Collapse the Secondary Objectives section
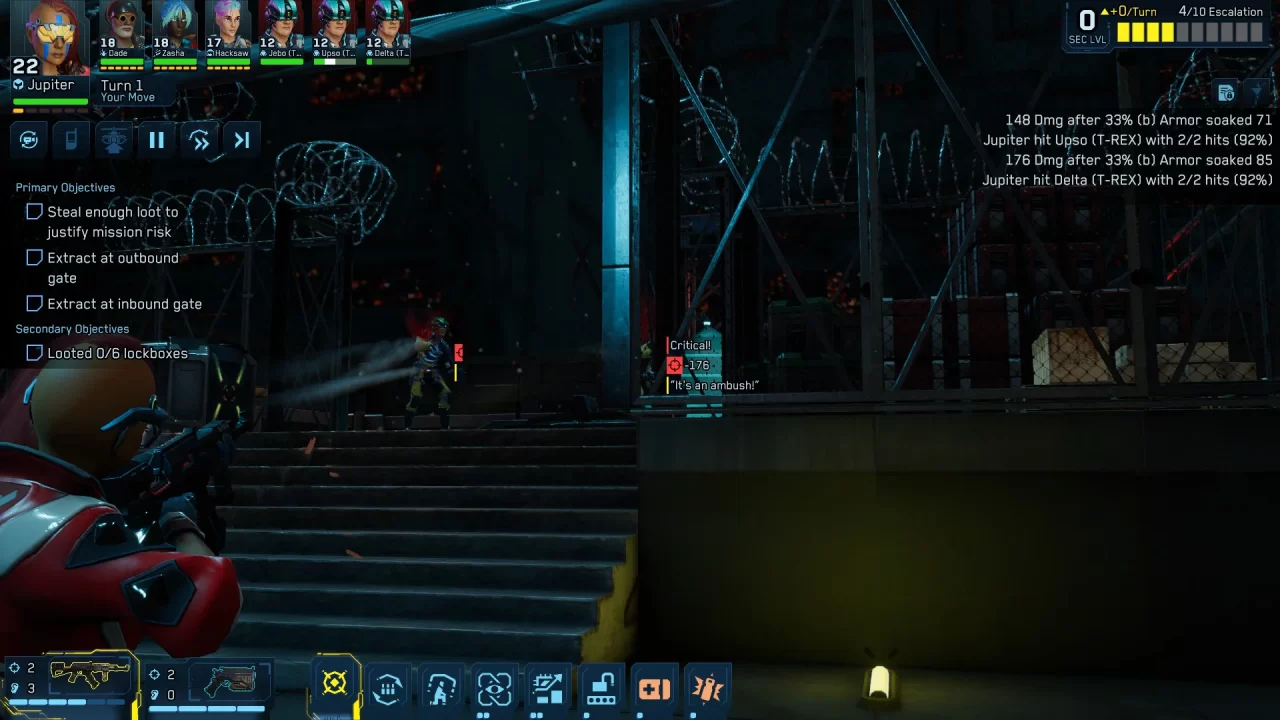Screen dimensions: 1280x720 72,328
